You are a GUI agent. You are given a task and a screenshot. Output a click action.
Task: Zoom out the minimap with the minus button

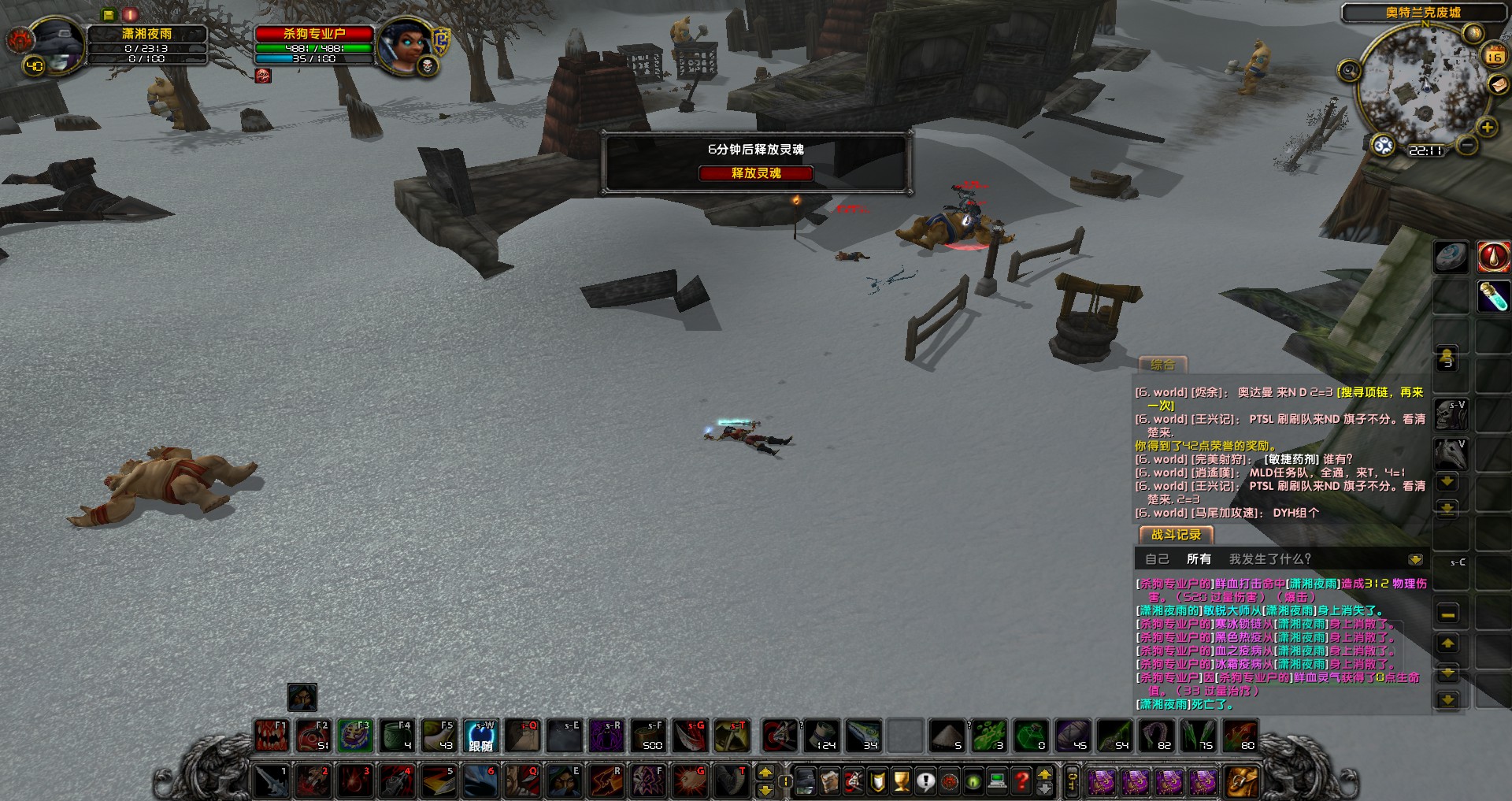pos(1466,145)
